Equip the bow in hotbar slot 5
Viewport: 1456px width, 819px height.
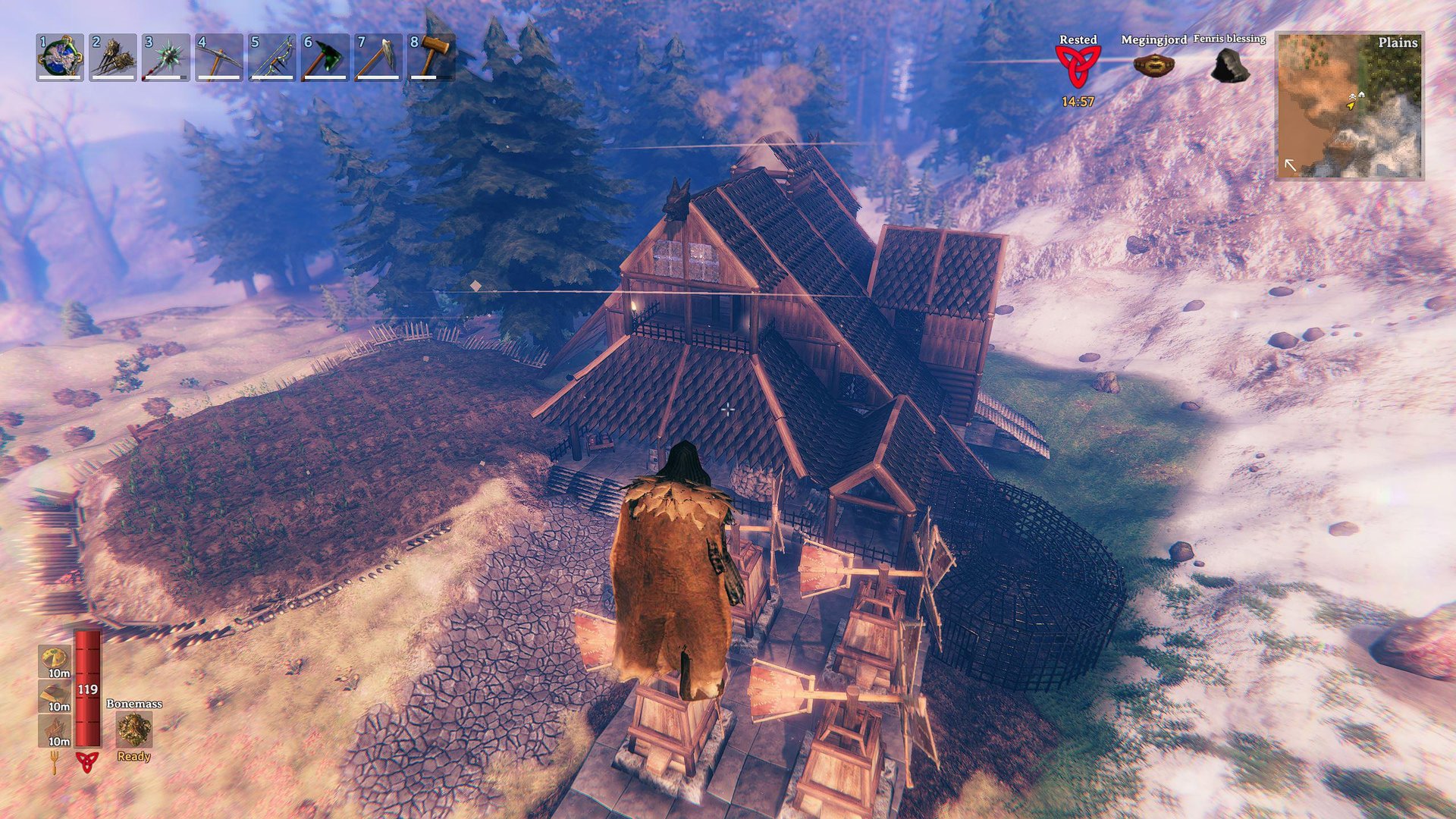(272, 58)
